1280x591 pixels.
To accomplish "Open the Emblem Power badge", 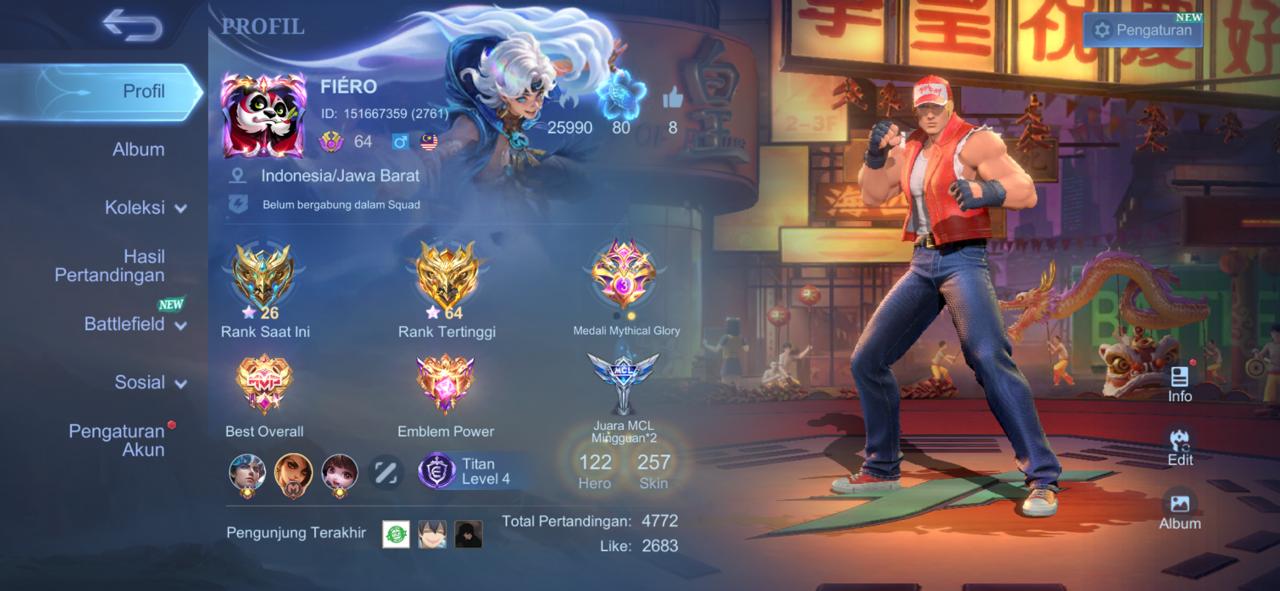I will coord(446,385).
